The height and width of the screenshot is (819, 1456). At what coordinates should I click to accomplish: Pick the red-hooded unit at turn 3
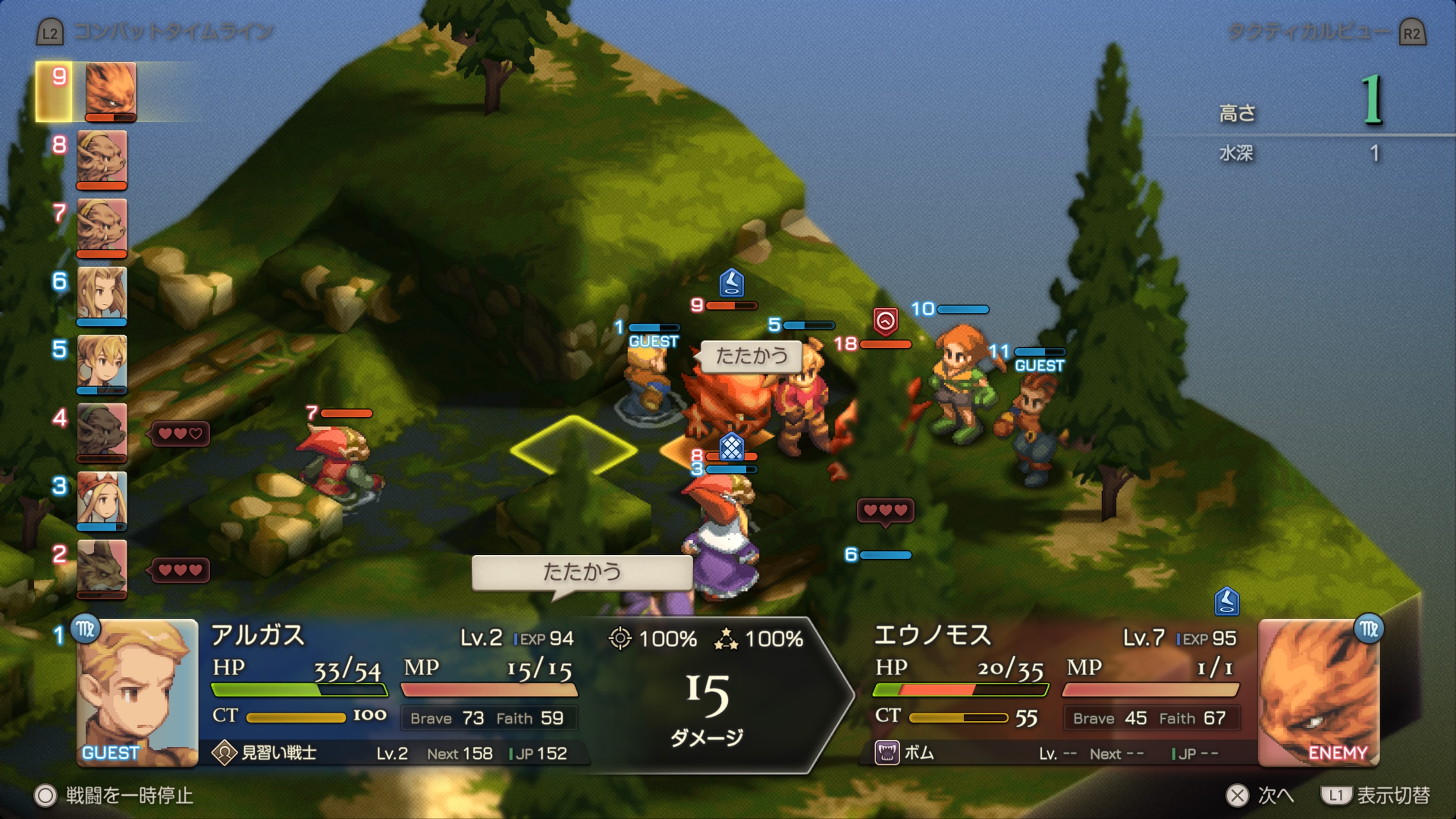(x=102, y=499)
